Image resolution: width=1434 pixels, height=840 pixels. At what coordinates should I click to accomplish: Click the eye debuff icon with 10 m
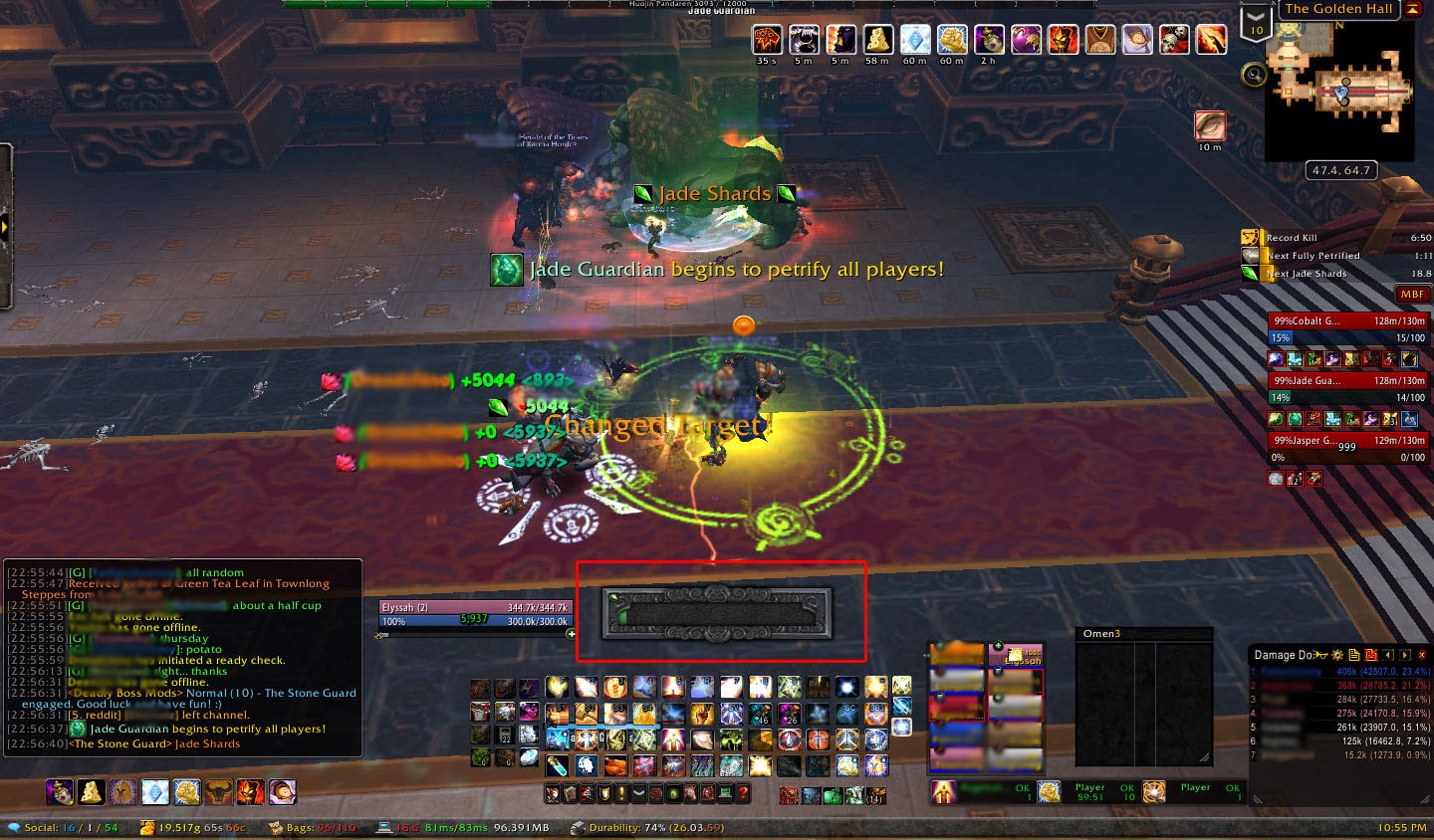tap(1210, 125)
